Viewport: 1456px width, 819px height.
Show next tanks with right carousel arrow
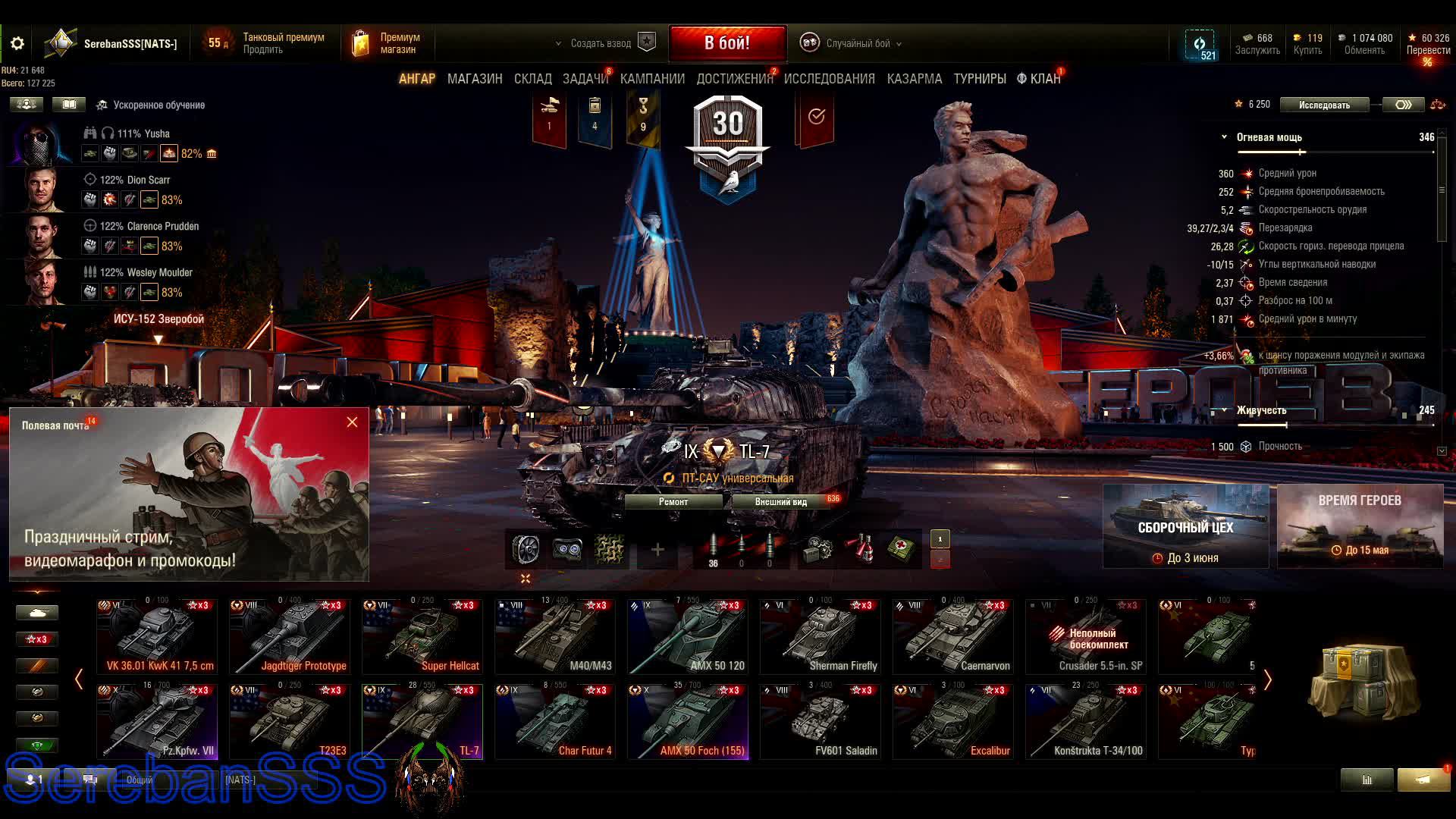(x=1267, y=680)
